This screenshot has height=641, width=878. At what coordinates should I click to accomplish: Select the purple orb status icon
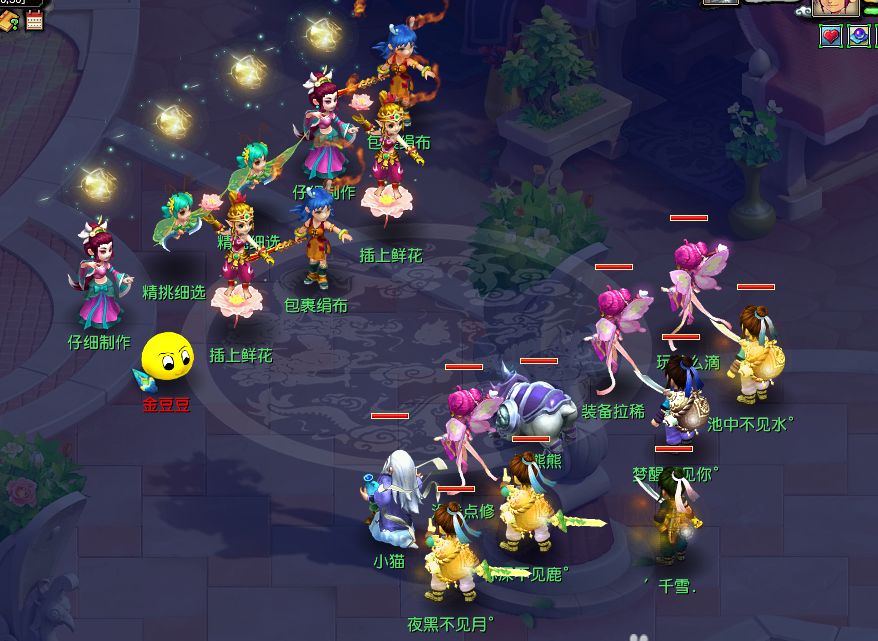point(859,37)
